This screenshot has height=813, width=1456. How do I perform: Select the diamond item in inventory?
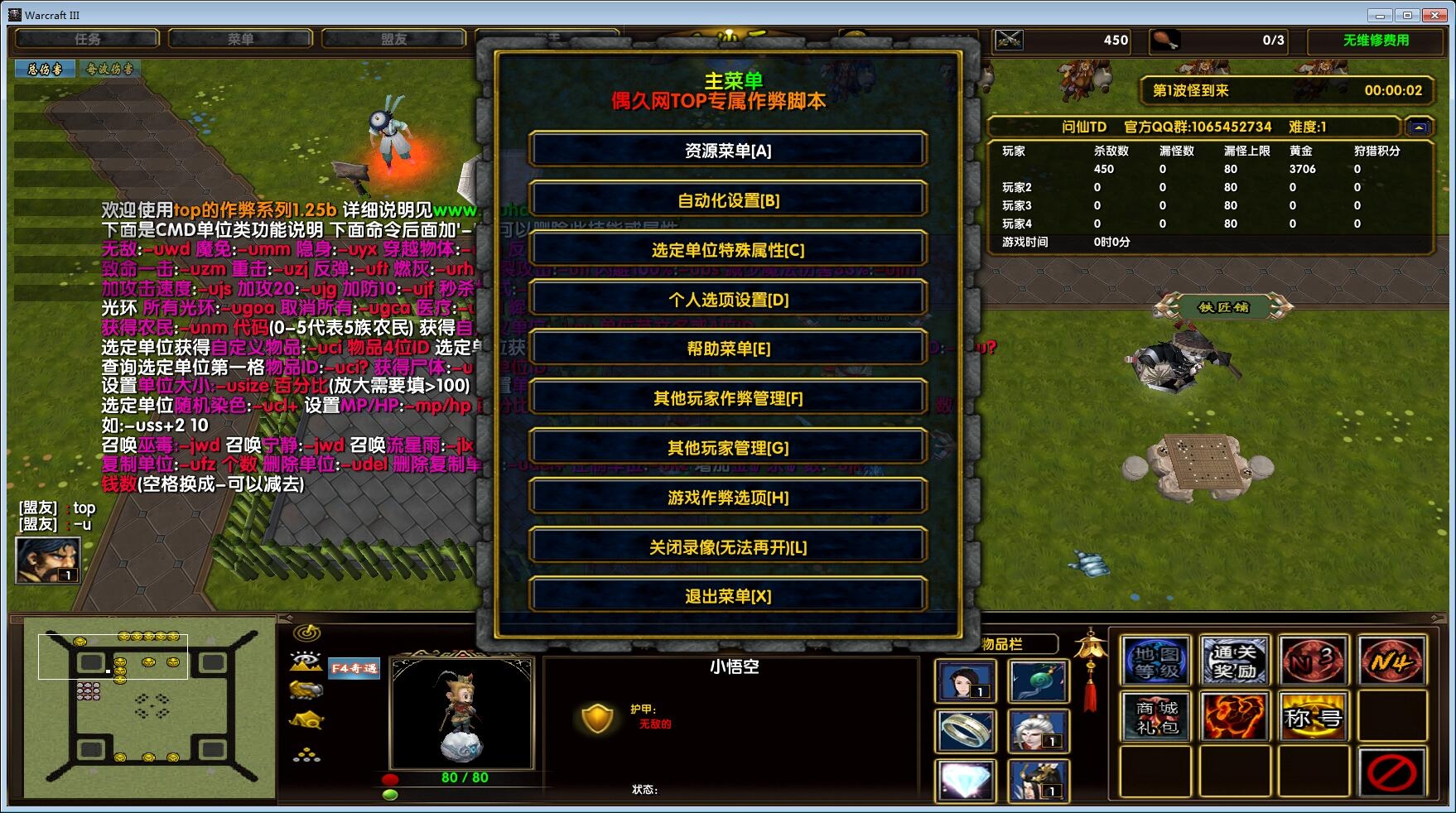(x=965, y=780)
